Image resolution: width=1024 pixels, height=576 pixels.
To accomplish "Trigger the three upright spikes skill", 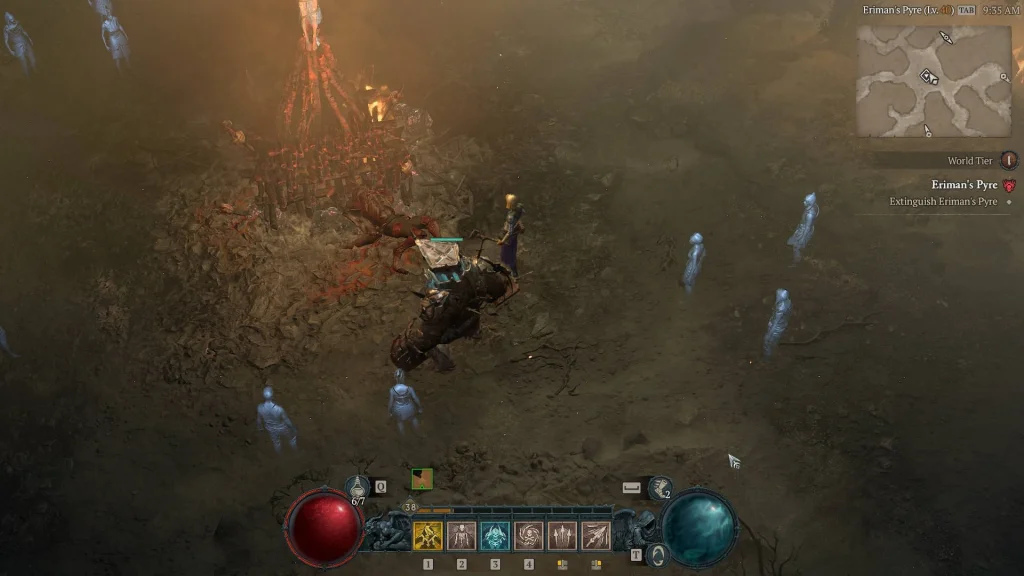I will [562, 536].
